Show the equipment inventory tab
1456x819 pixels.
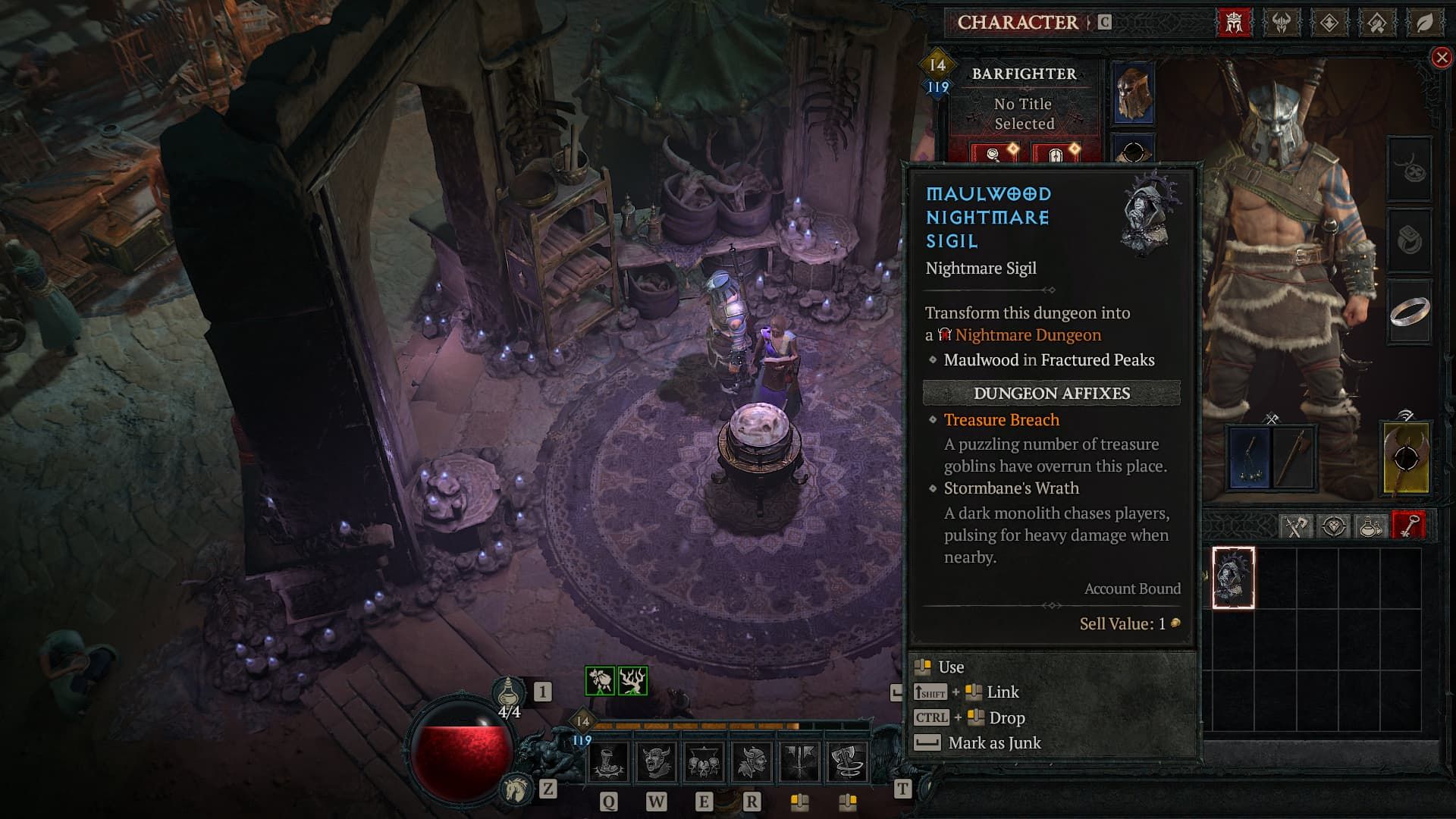(1295, 526)
